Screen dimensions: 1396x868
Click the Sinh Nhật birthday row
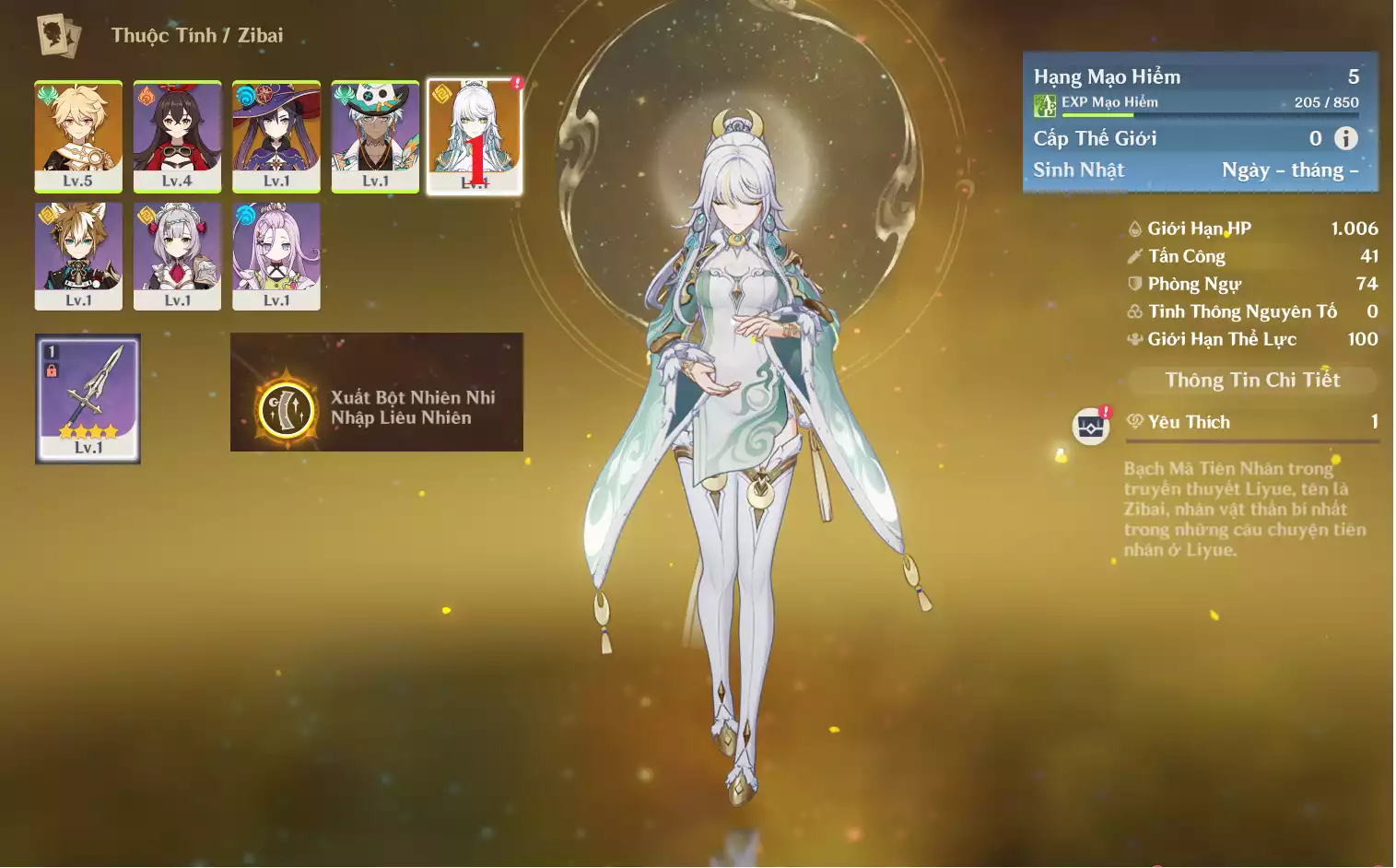(1196, 170)
